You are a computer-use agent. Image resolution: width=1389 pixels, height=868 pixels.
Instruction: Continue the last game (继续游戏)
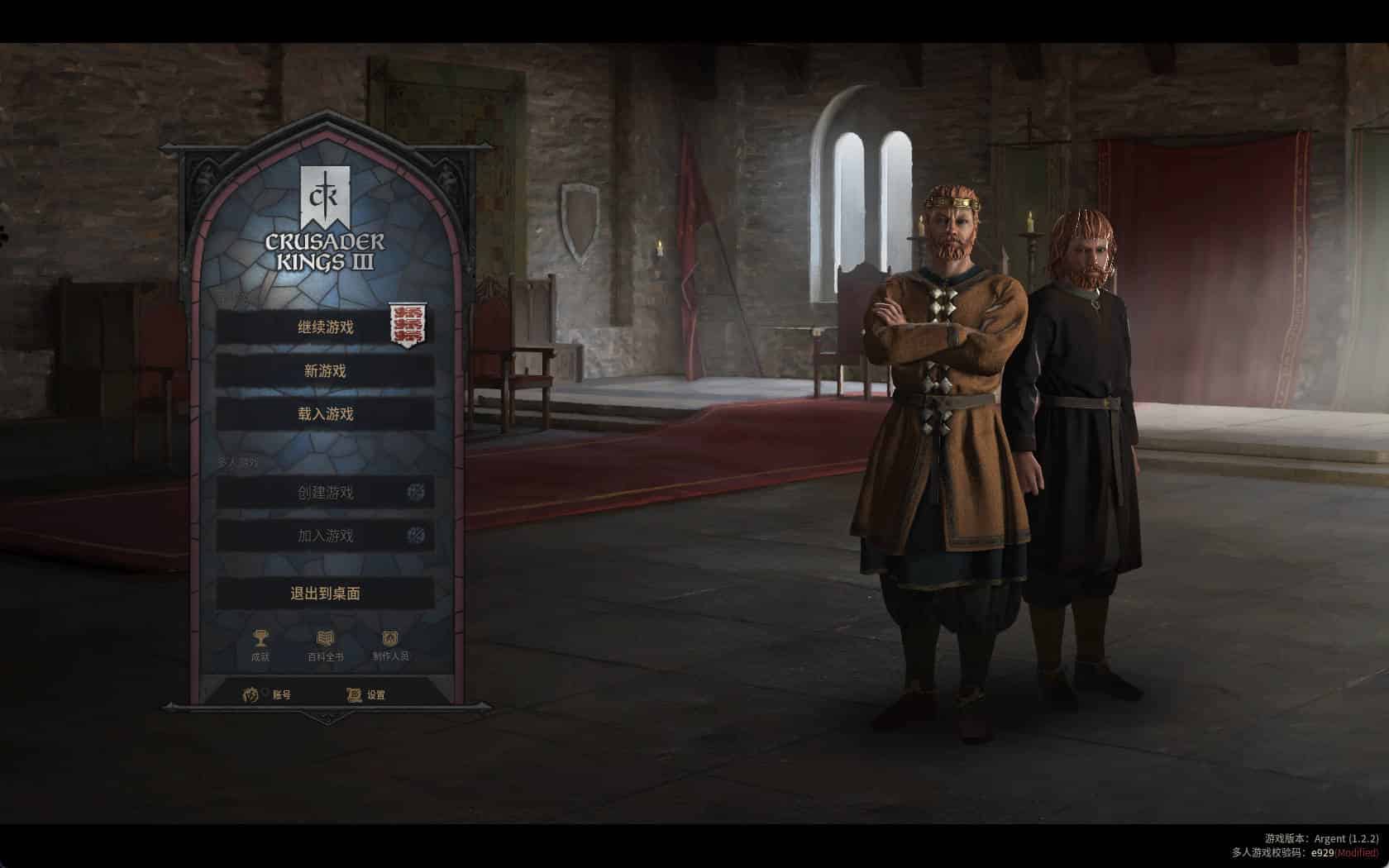[x=325, y=327]
